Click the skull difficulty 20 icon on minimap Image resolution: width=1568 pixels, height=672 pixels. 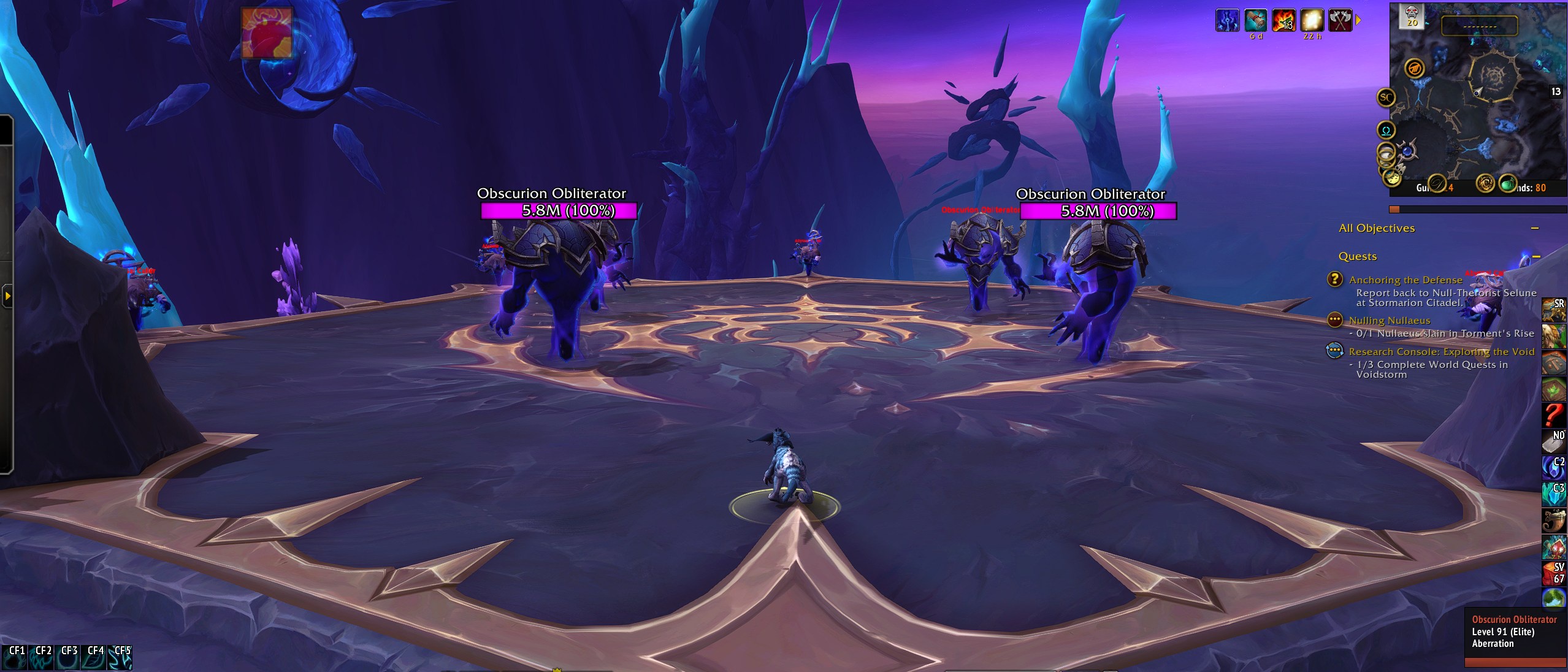pos(1410,15)
